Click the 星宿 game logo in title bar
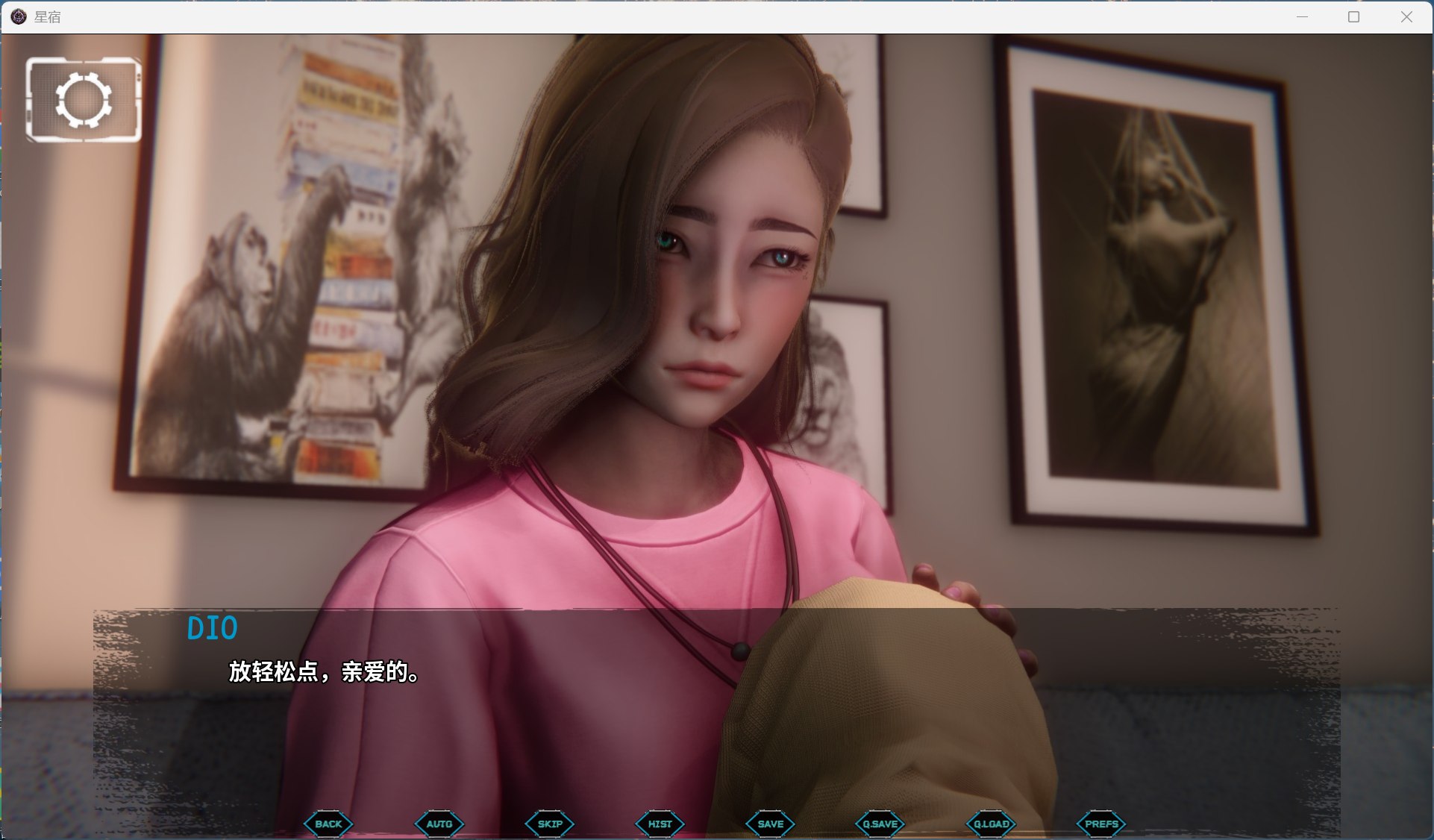This screenshot has width=1434, height=840. pyautogui.click(x=18, y=16)
